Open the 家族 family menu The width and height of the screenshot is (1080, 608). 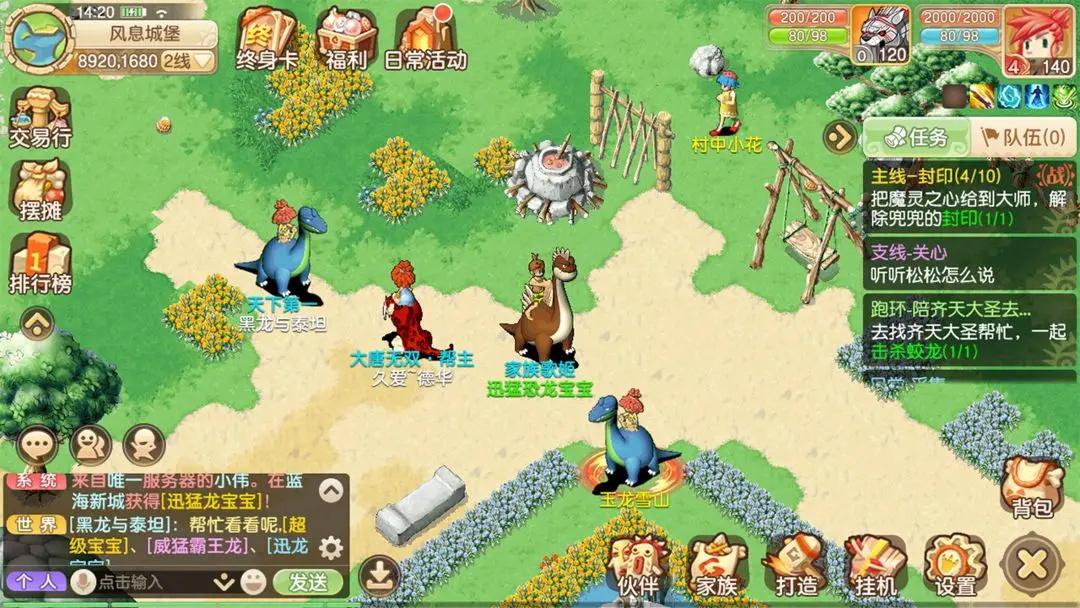(x=716, y=567)
